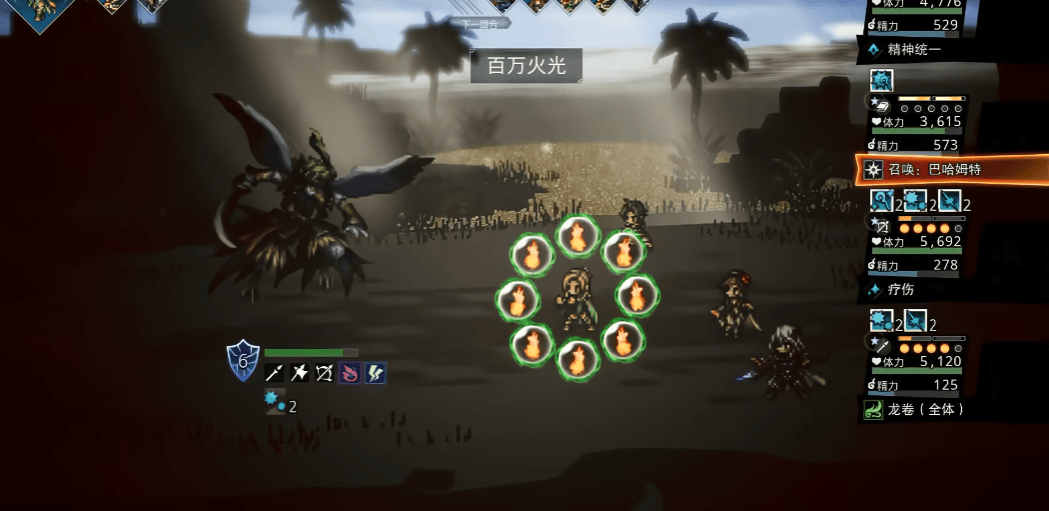Inspect the enemy status effect icon with 2
1049x511 pixels.
pos(275,403)
